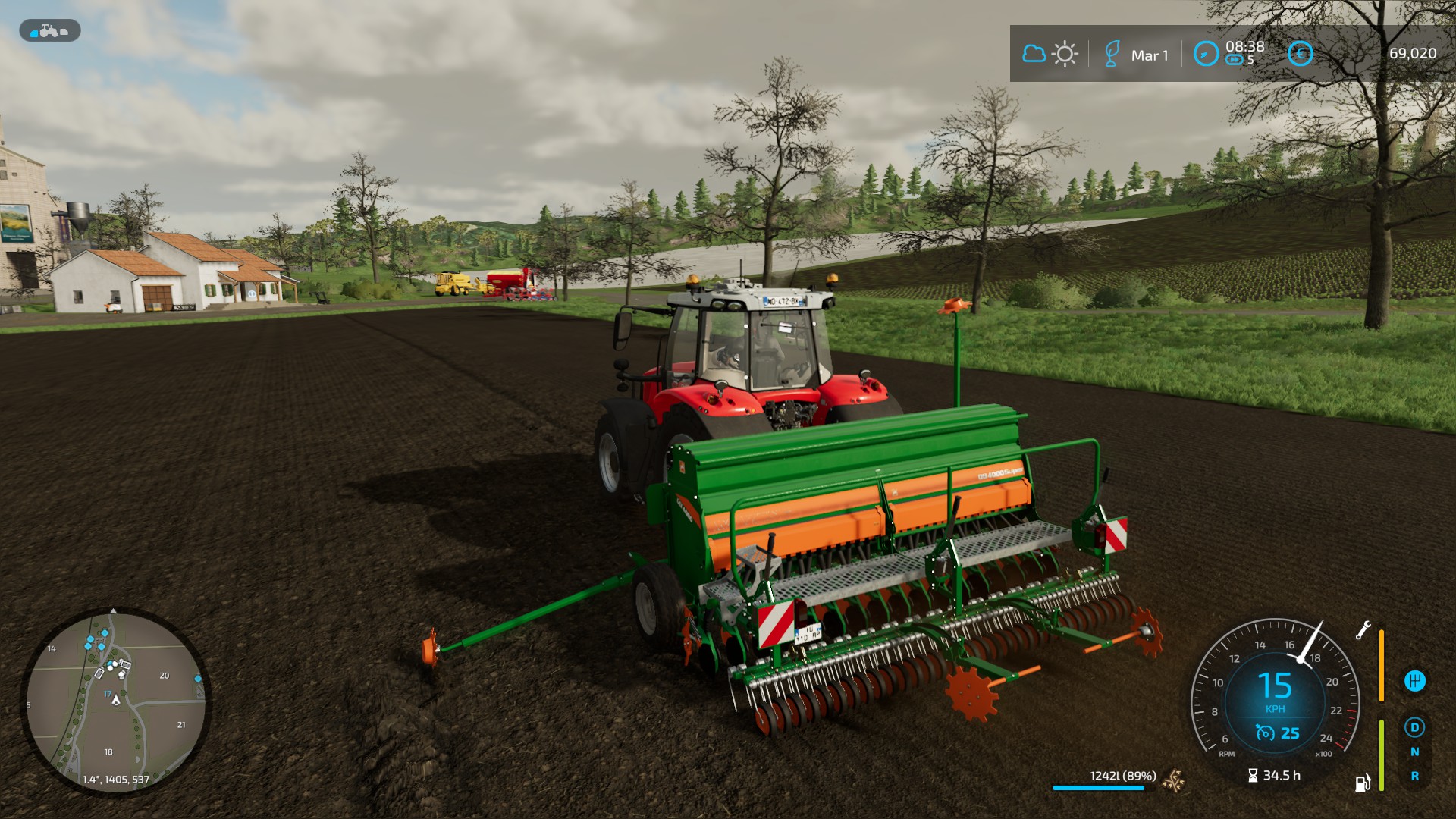Click the vehicle icon in the top-left badge
The image size is (1456, 819).
pyautogui.click(x=49, y=31)
